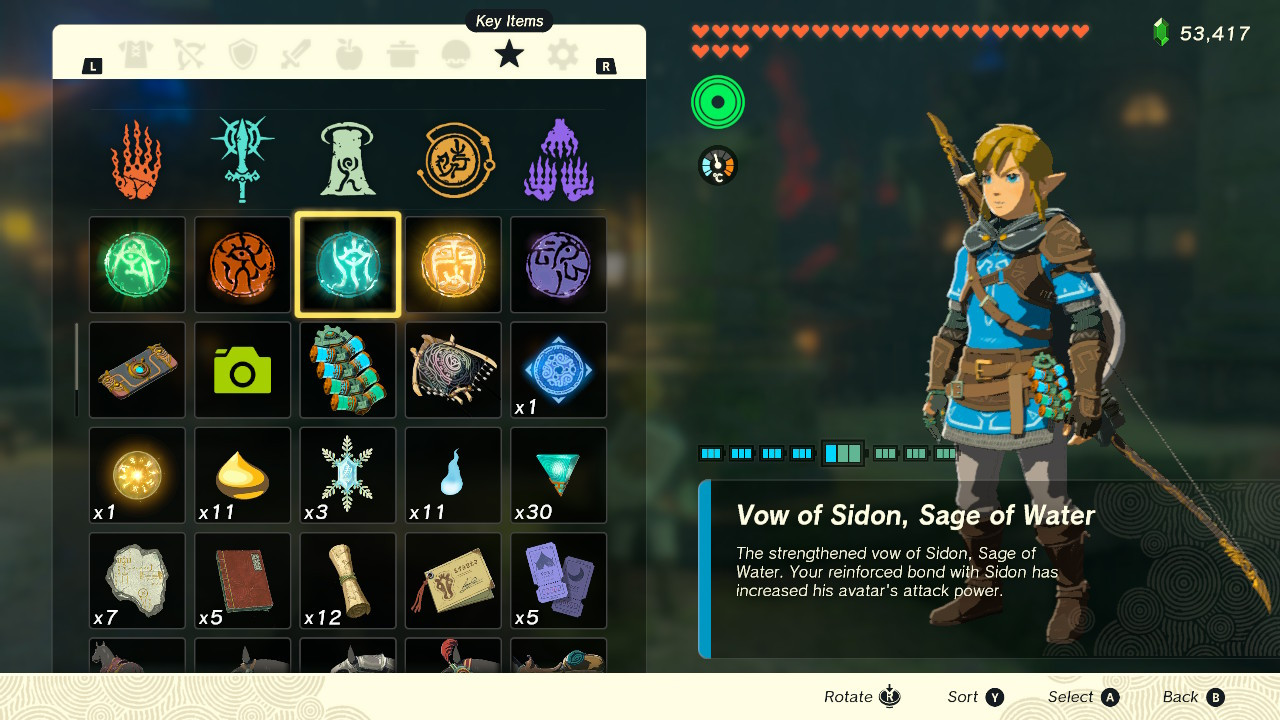Select the blue Travel Medallion item

[x=558, y=369]
